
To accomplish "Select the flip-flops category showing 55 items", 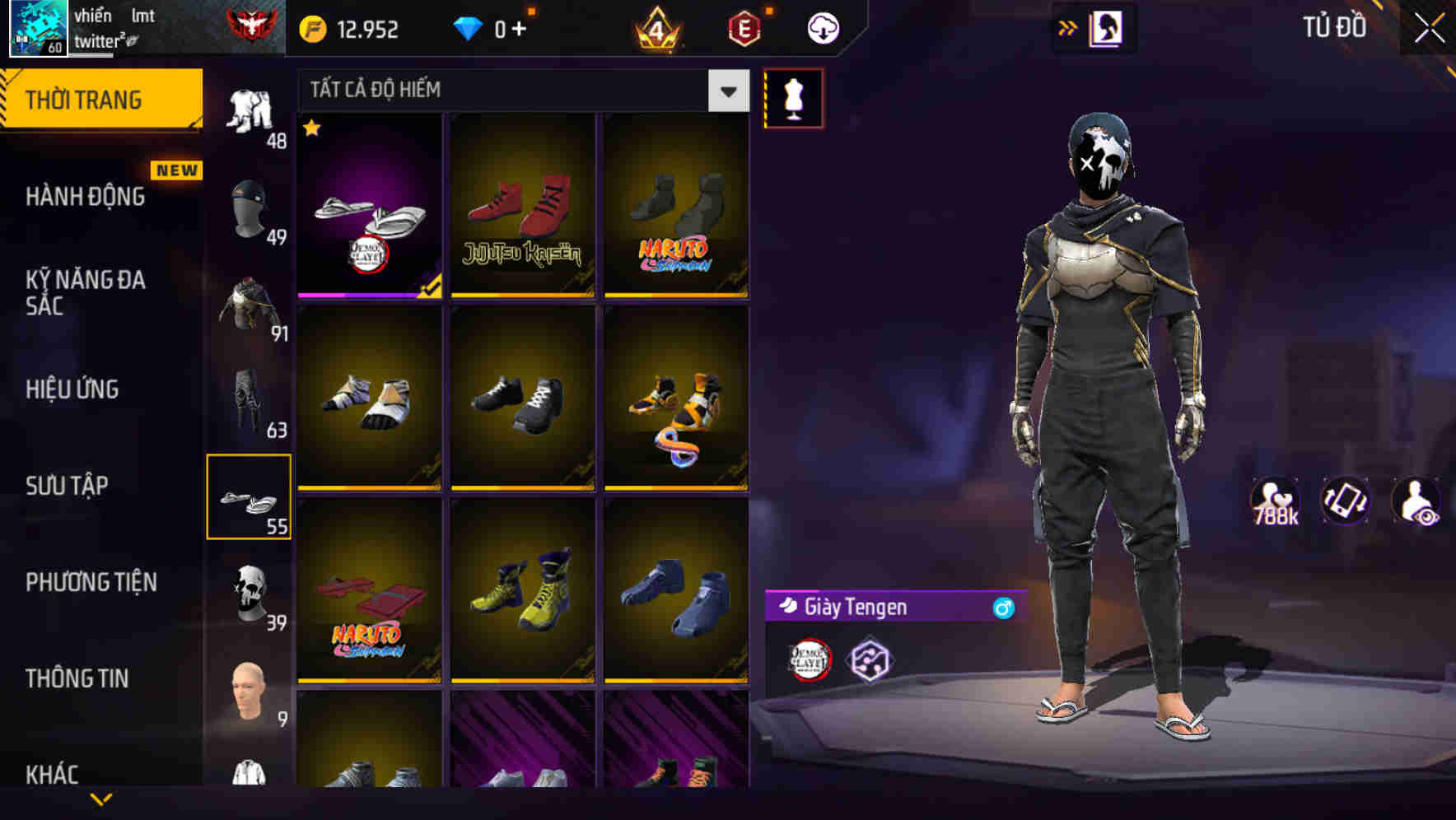I will tap(250, 497).
